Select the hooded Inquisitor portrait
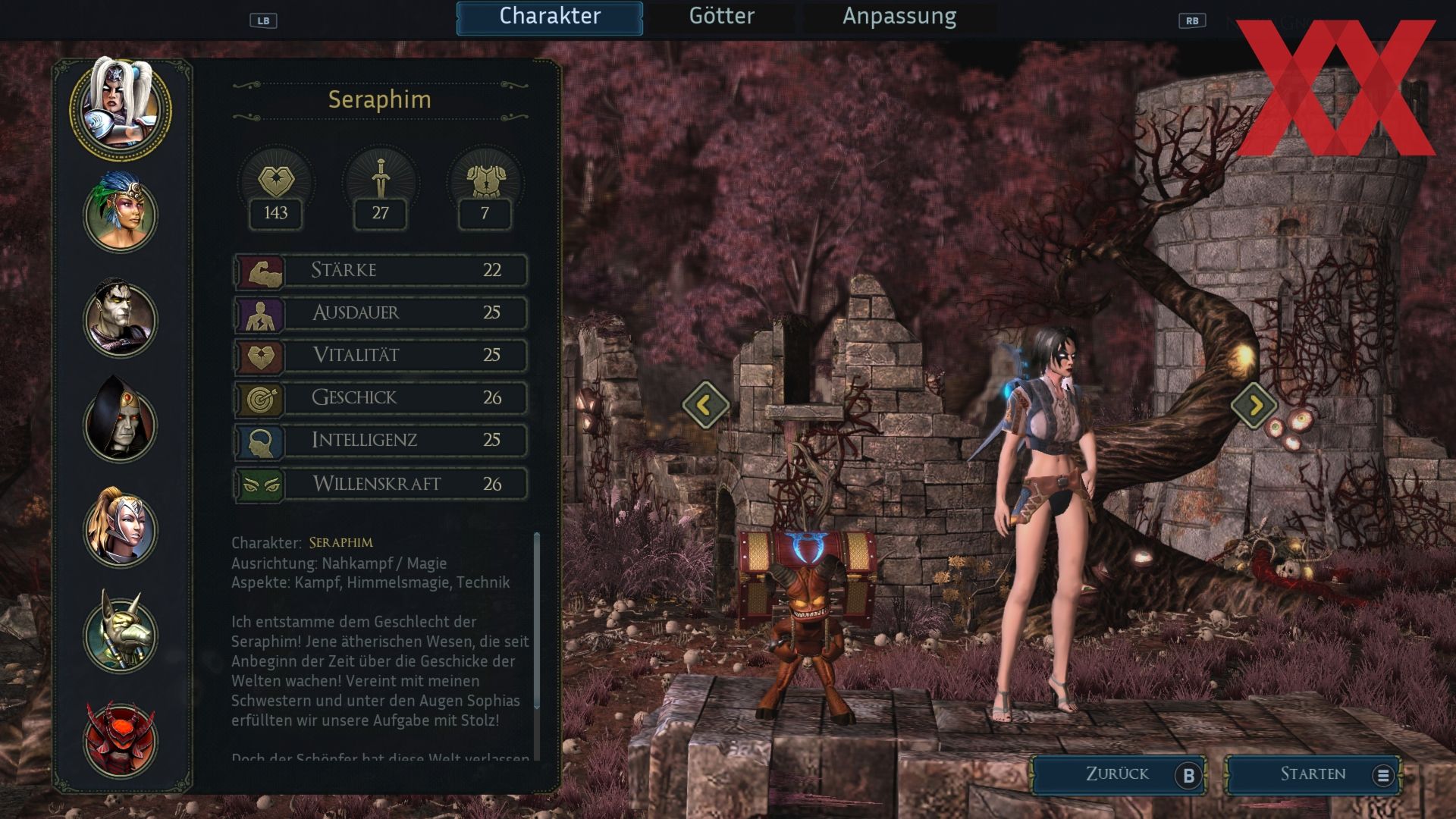The height and width of the screenshot is (819, 1456). [x=121, y=423]
